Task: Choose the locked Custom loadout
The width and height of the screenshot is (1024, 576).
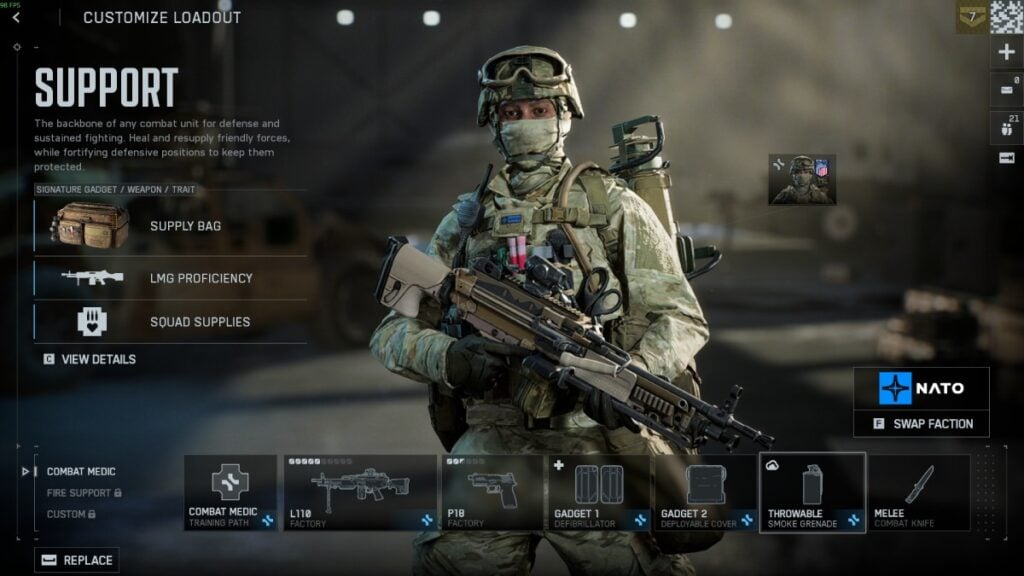Action: click(x=71, y=514)
